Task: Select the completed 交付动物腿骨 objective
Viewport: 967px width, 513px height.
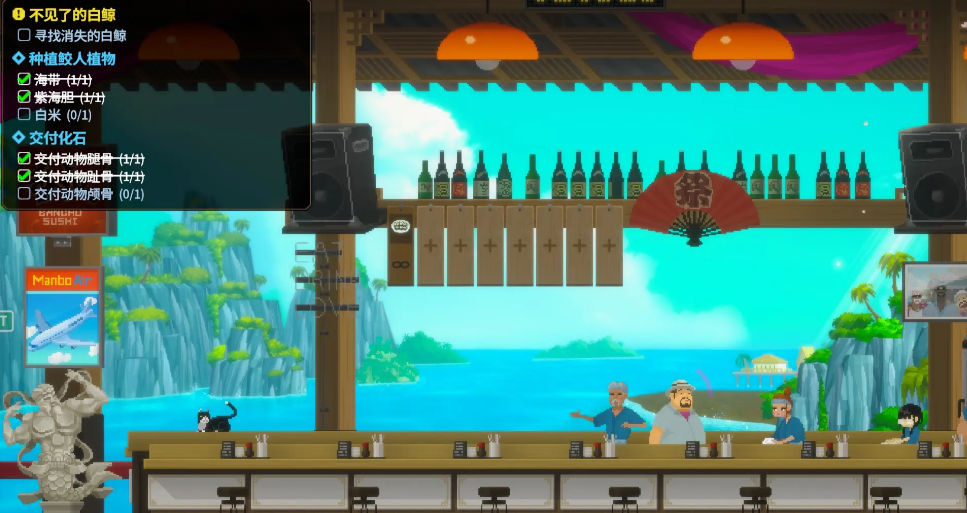Action: coord(88,158)
